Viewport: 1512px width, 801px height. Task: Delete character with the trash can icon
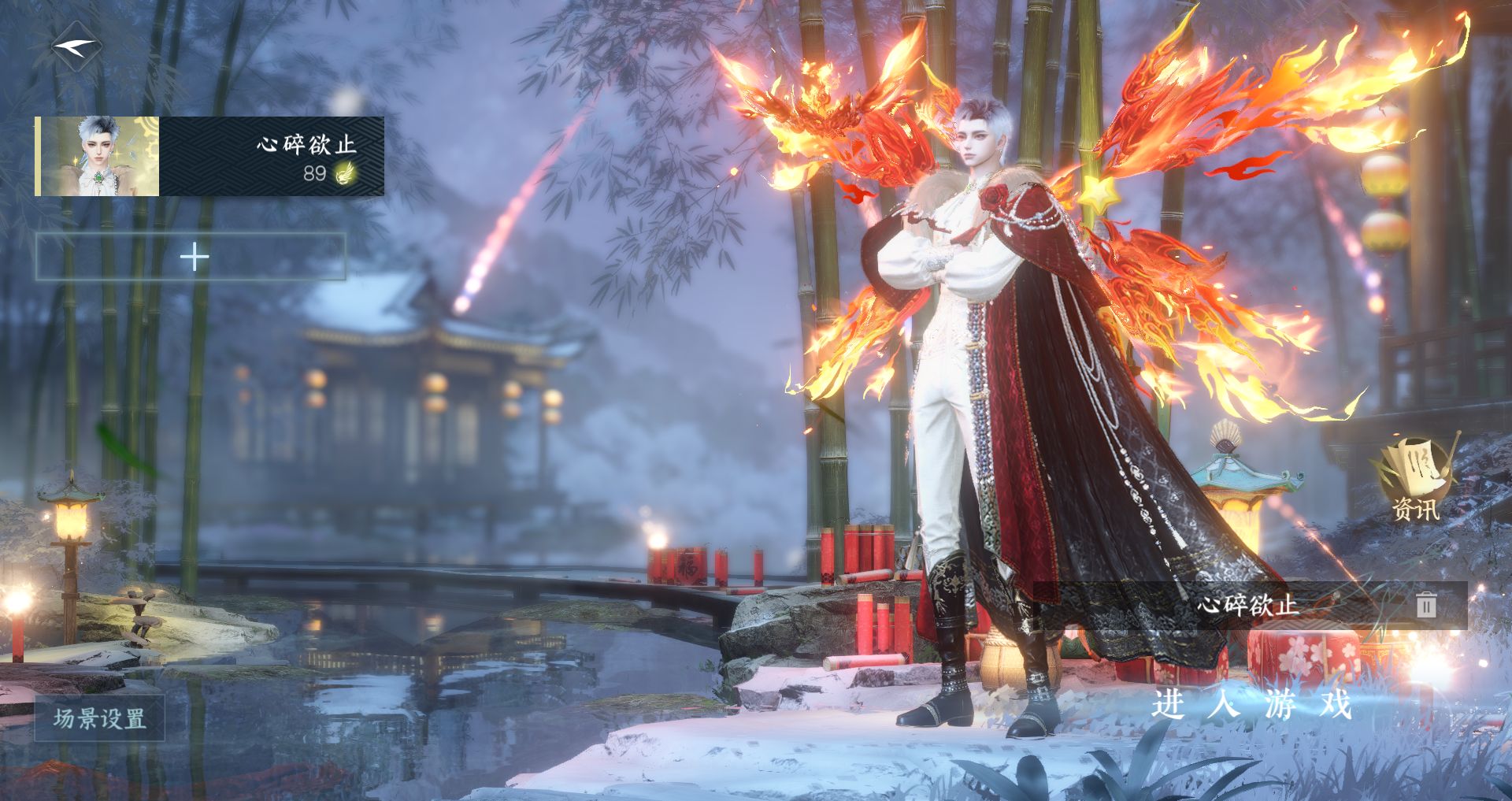[1426, 605]
